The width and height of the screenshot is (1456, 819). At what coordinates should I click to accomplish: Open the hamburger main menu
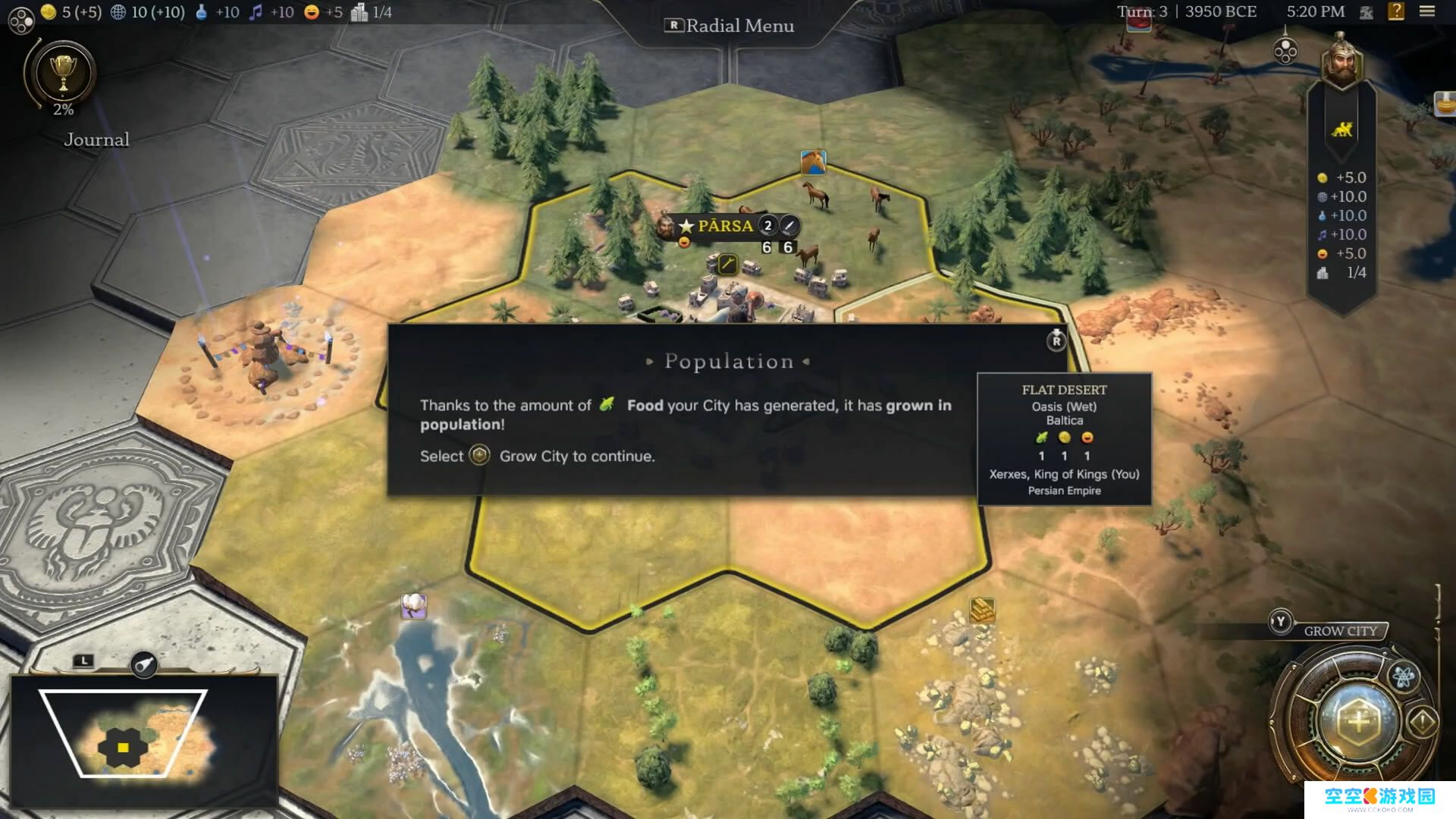coord(1427,11)
